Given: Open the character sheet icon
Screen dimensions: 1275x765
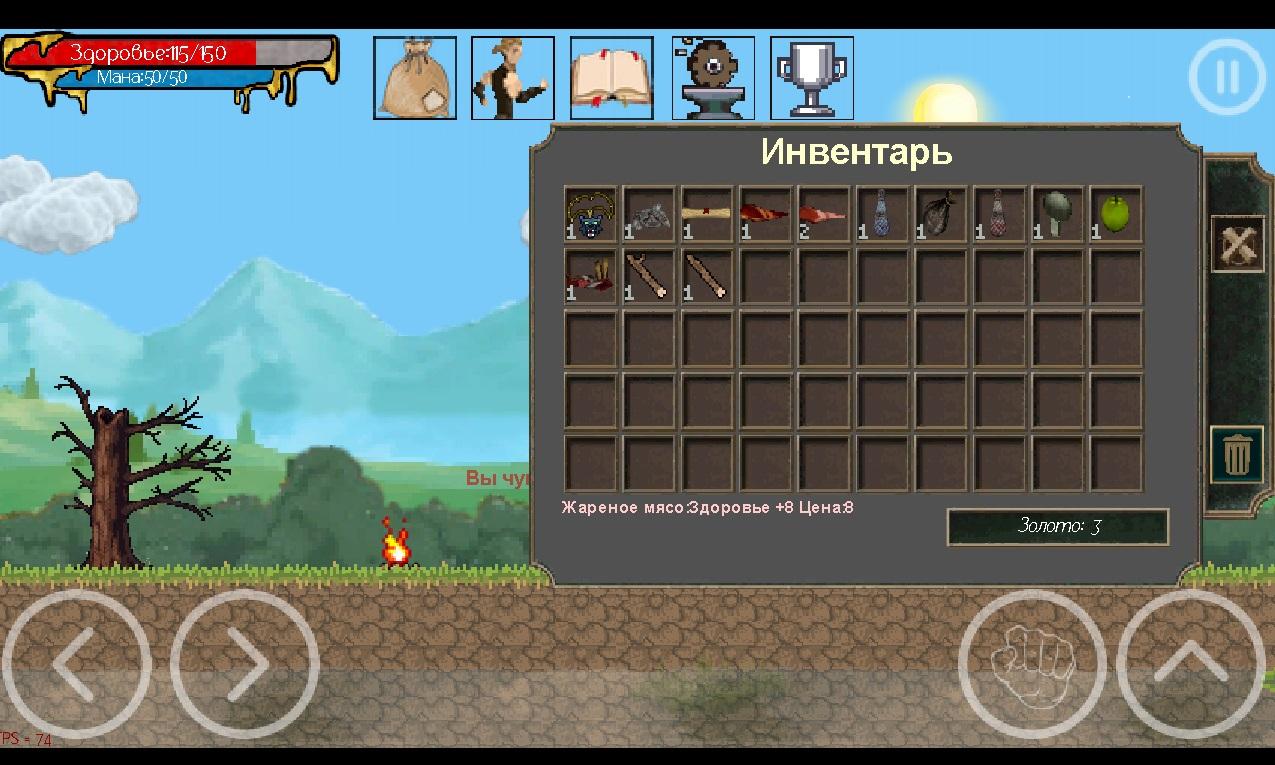Looking at the screenshot, I should pos(513,78).
